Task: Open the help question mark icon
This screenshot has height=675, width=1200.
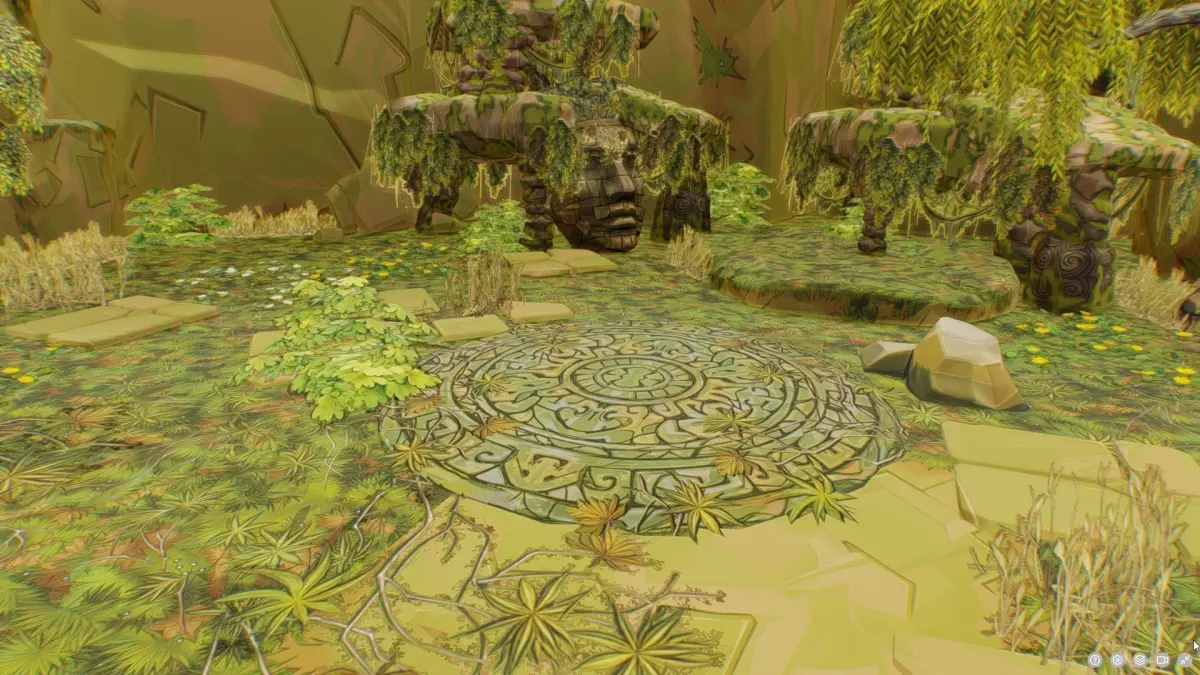Action: [1095, 660]
